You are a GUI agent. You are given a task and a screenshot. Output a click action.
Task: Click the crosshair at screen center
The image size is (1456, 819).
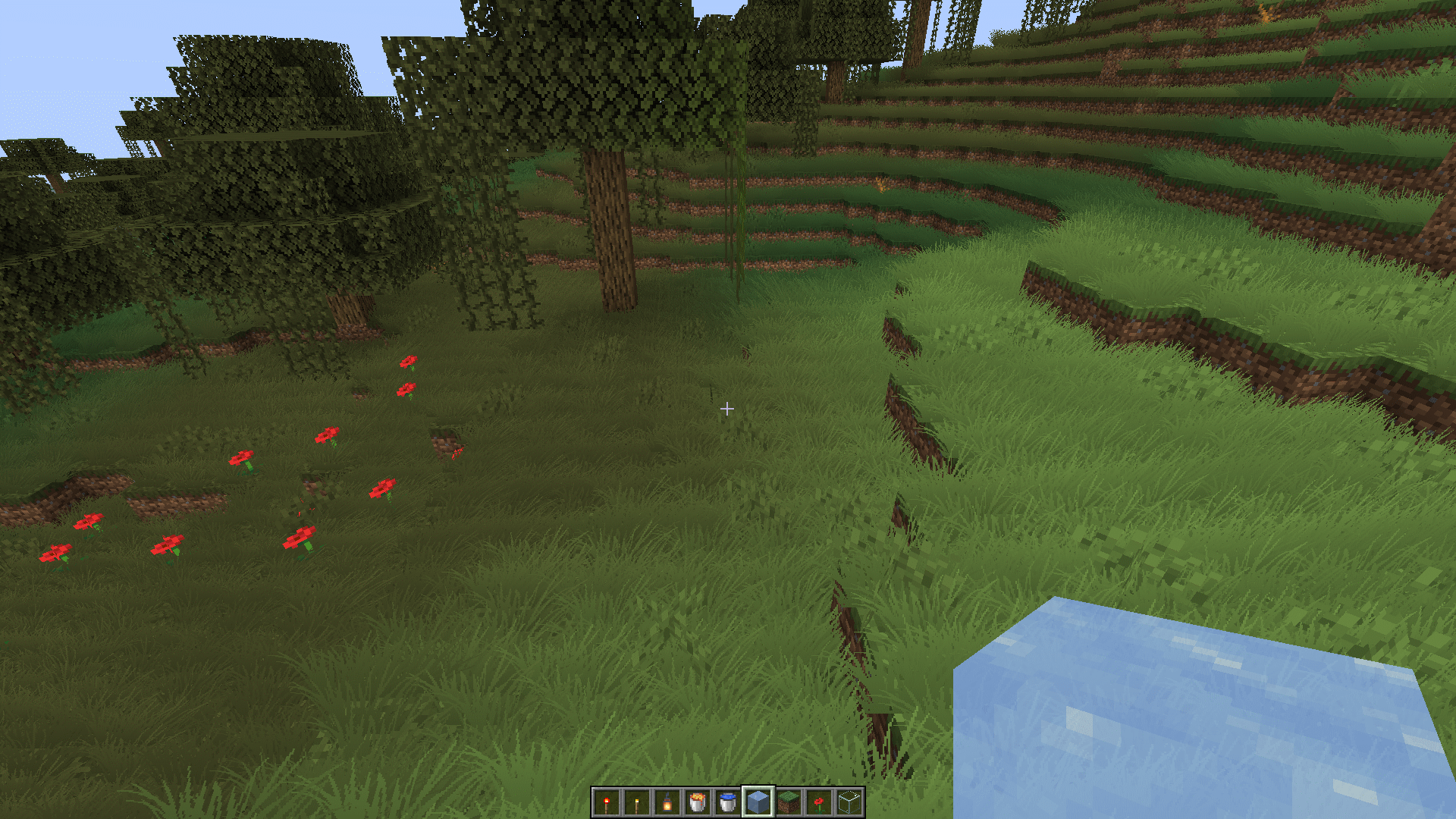[727, 409]
